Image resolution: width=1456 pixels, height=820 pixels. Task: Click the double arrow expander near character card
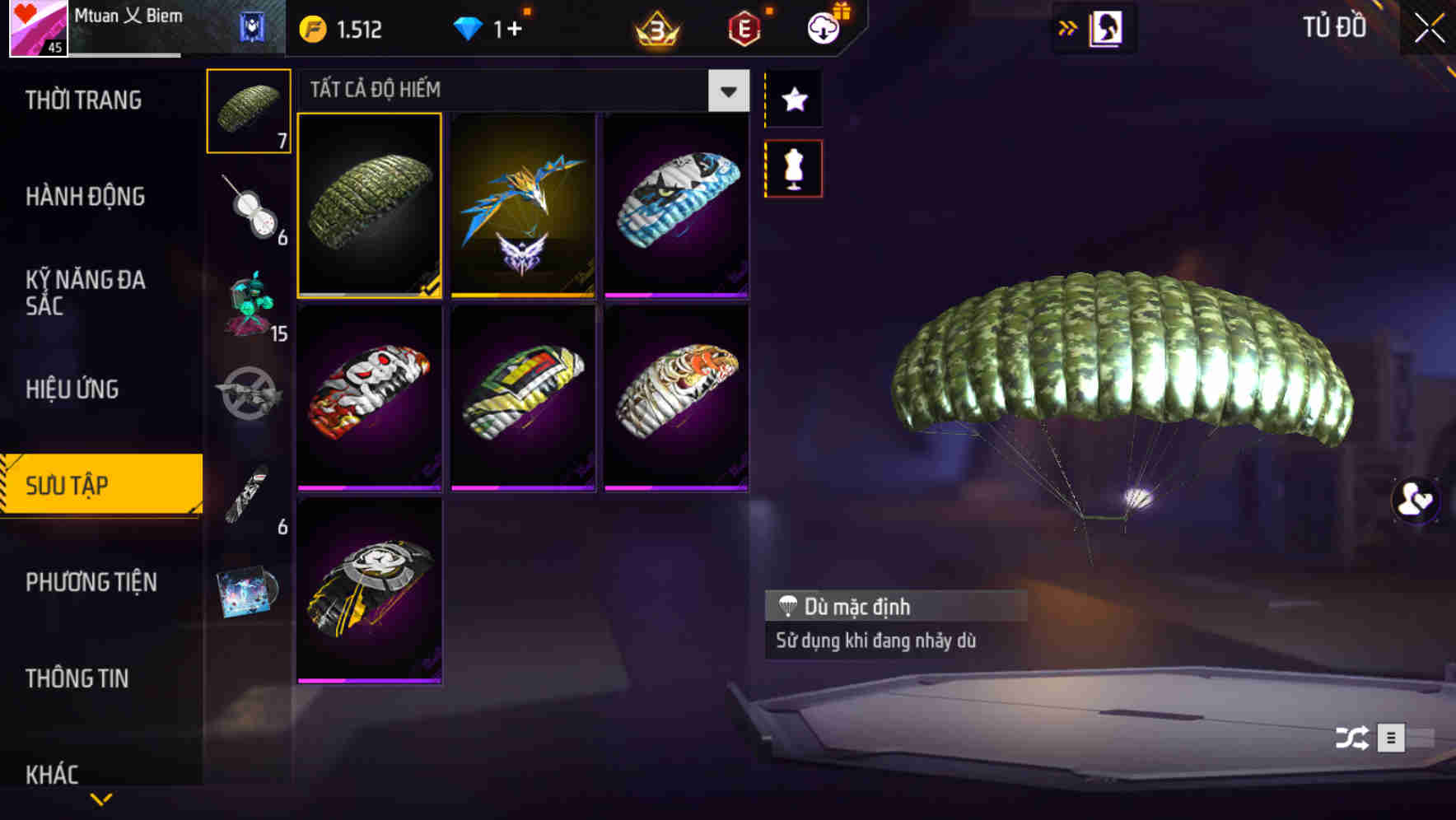tap(1068, 27)
